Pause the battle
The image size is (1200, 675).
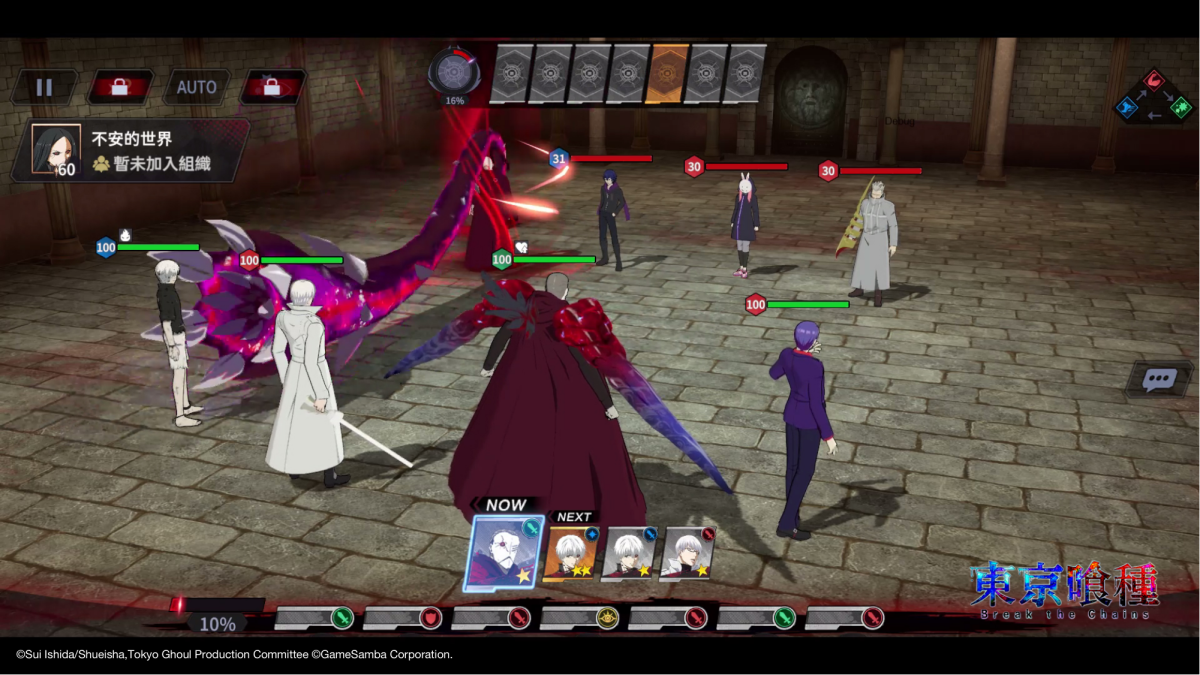pyautogui.click(x=44, y=87)
